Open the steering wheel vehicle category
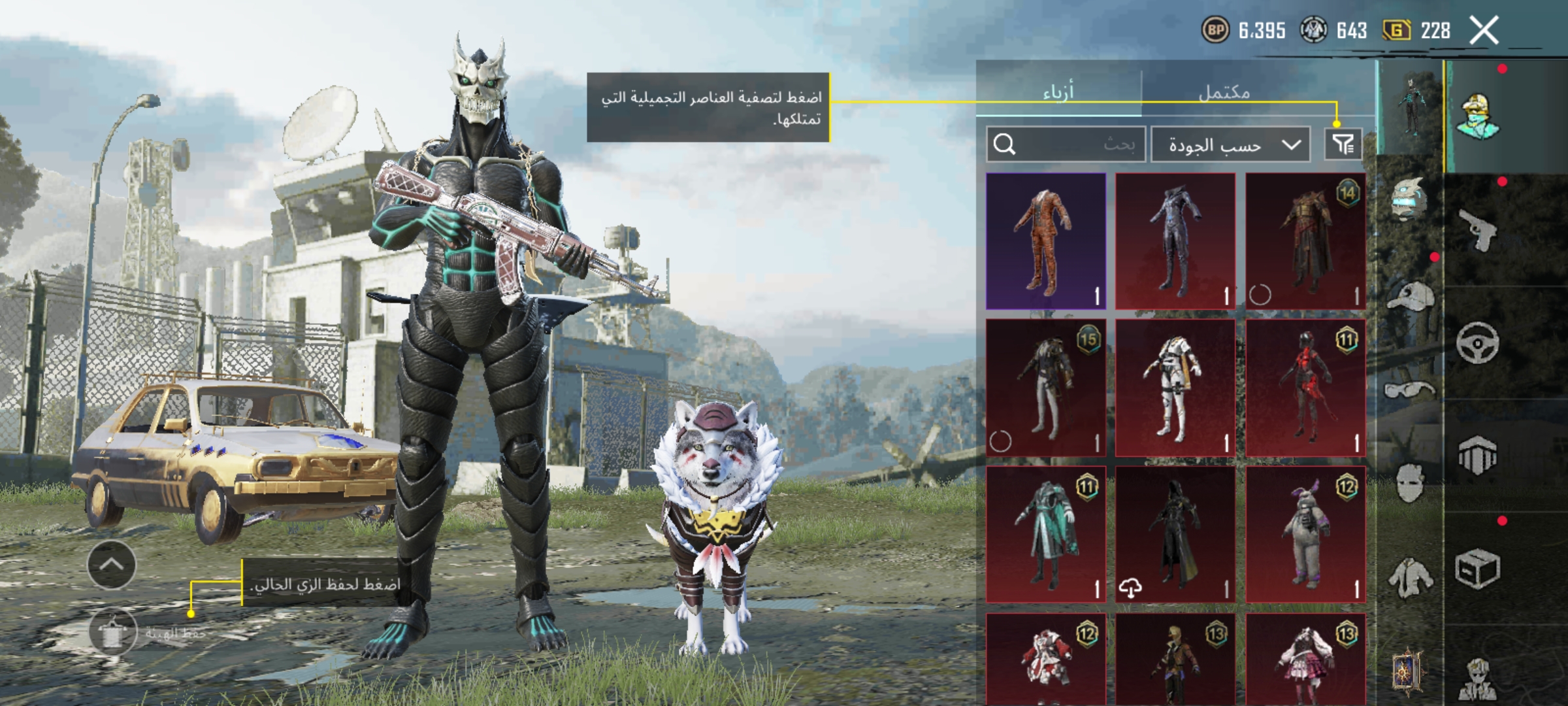 tap(1478, 342)
